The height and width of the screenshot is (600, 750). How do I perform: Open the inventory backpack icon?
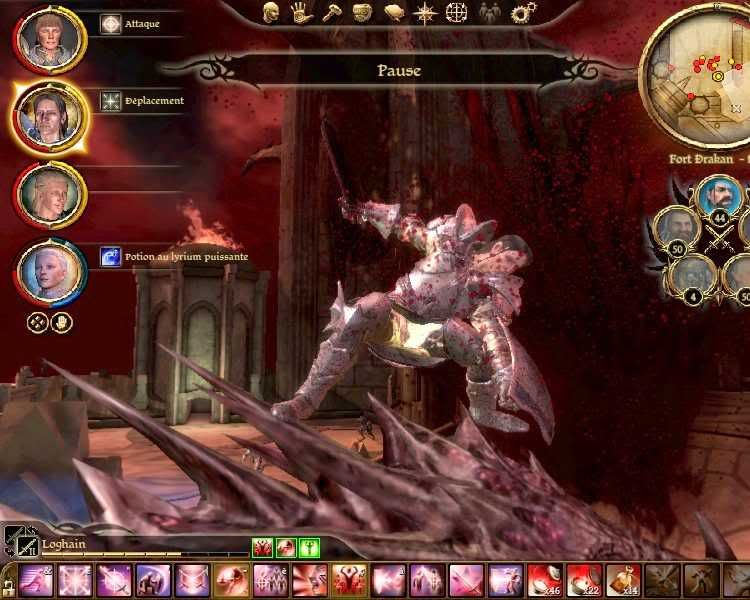362,12
